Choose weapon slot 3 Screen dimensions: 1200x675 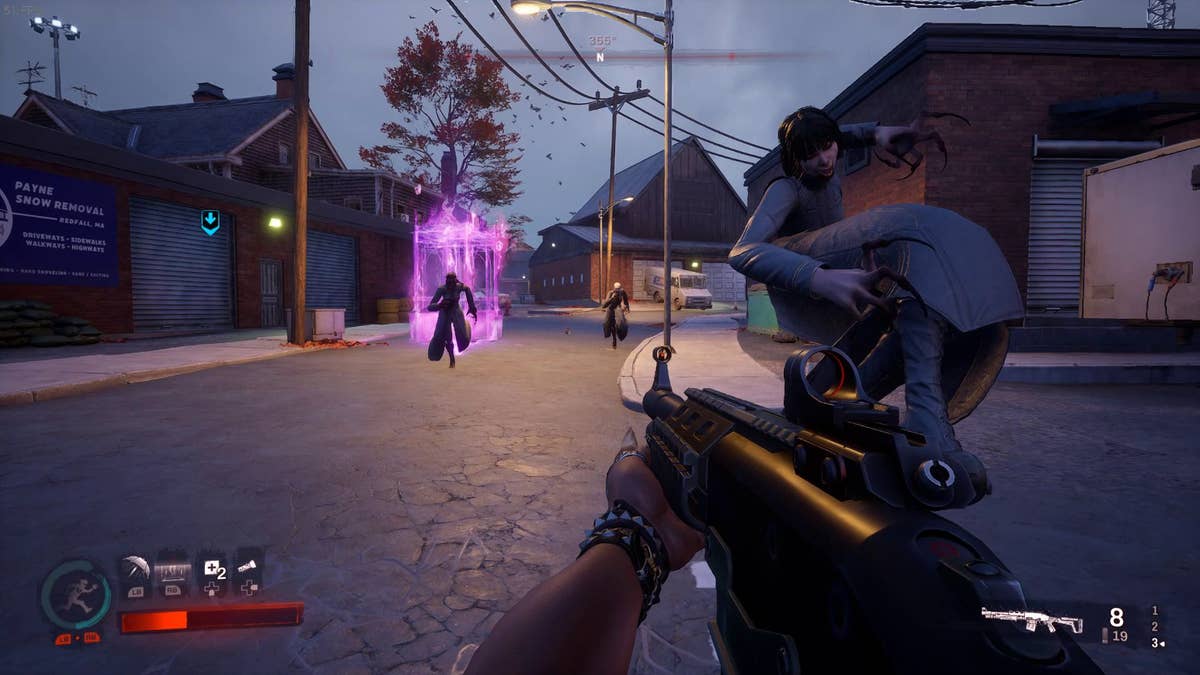pyautogui.click(x=1155, y=642)
